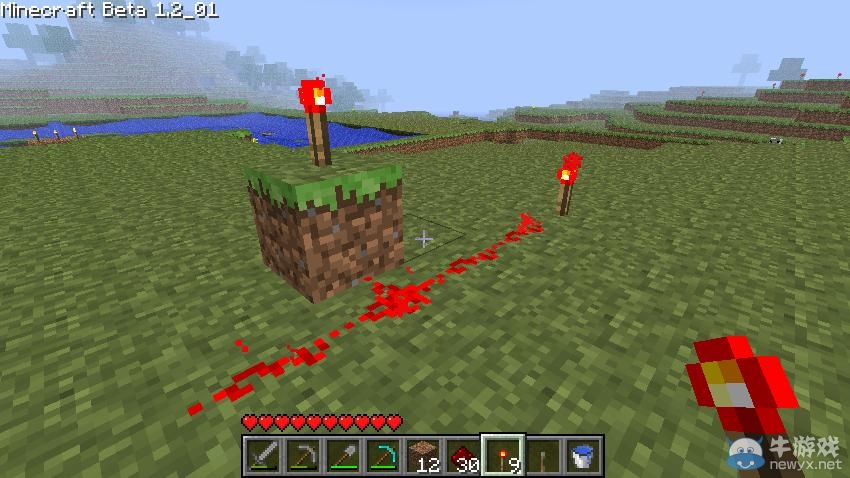Screen dimensions: 850x478
Task: Select the shovel hotbar slot
Action: click(x=342, y=455)
